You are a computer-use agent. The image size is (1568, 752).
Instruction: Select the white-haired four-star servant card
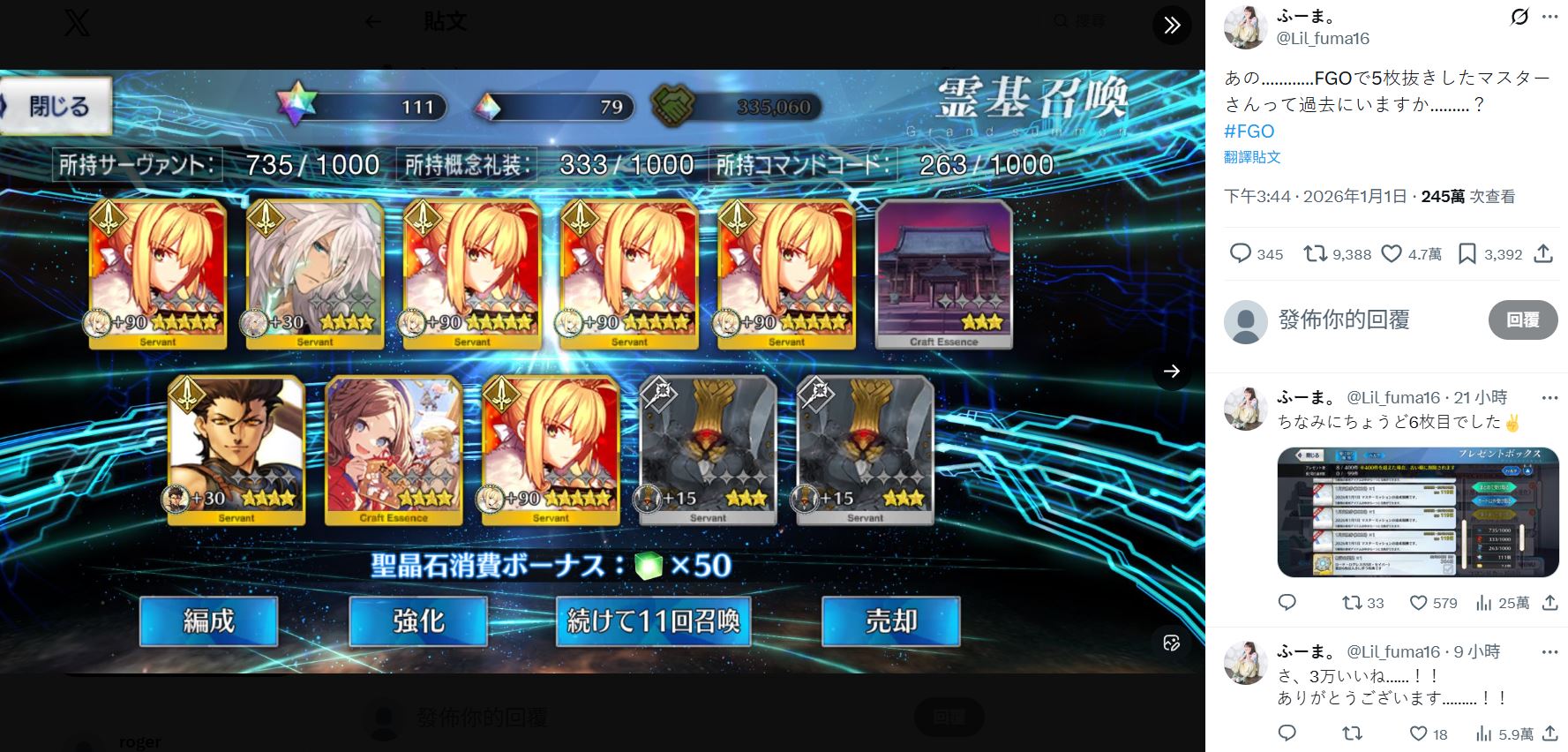(315, 274)
